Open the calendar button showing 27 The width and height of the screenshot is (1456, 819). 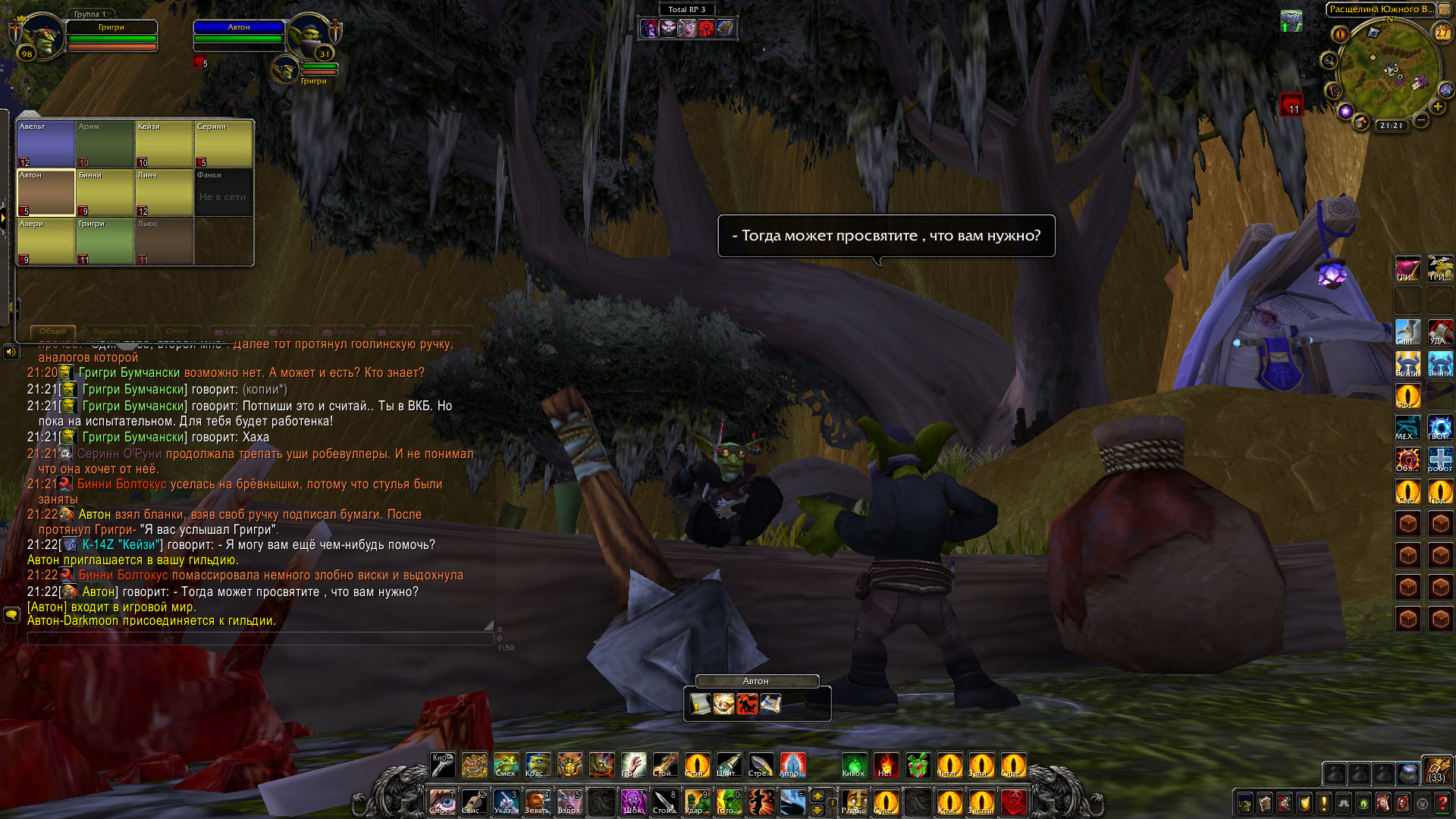1442,33
